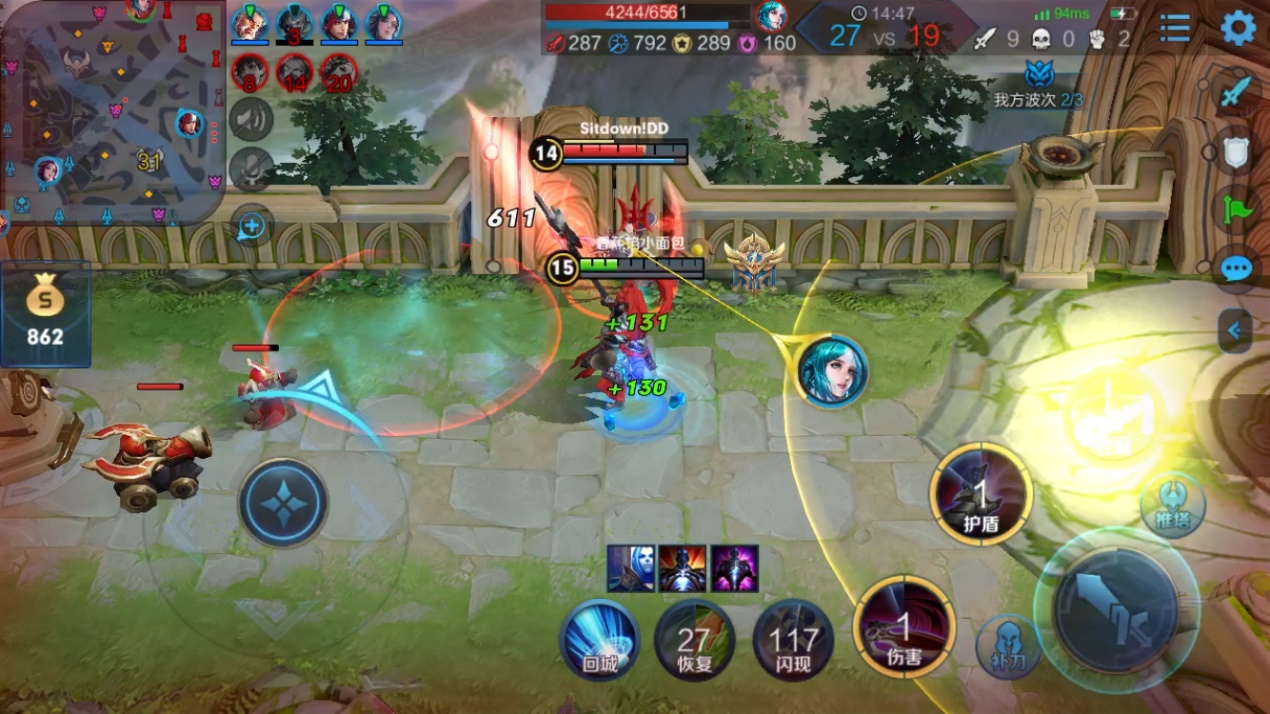This screenshot has width=1270, height=714.
Task: Send the sword attack signal
Action: 1237,92
